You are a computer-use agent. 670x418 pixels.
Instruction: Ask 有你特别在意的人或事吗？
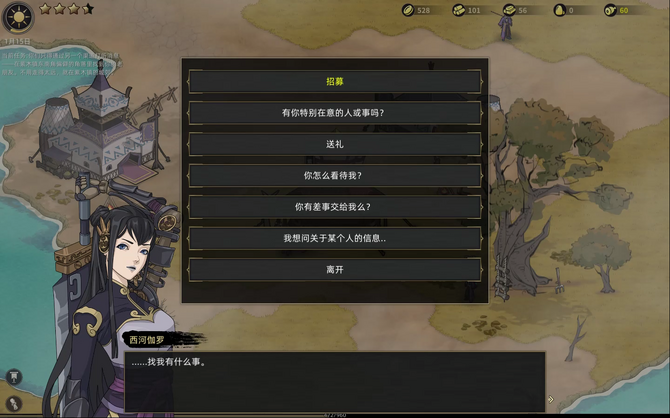(334, 113)
